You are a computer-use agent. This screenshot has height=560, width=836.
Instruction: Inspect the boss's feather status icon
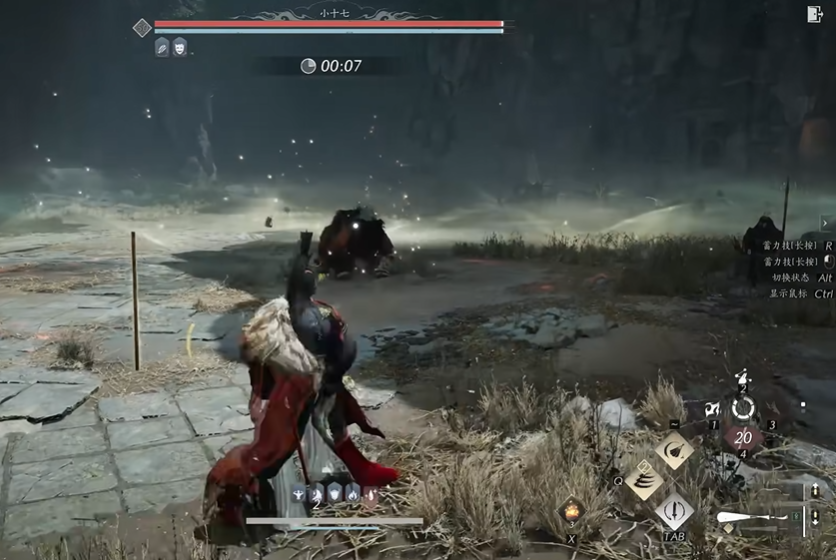pyautogui.click(x=162, y=47)
